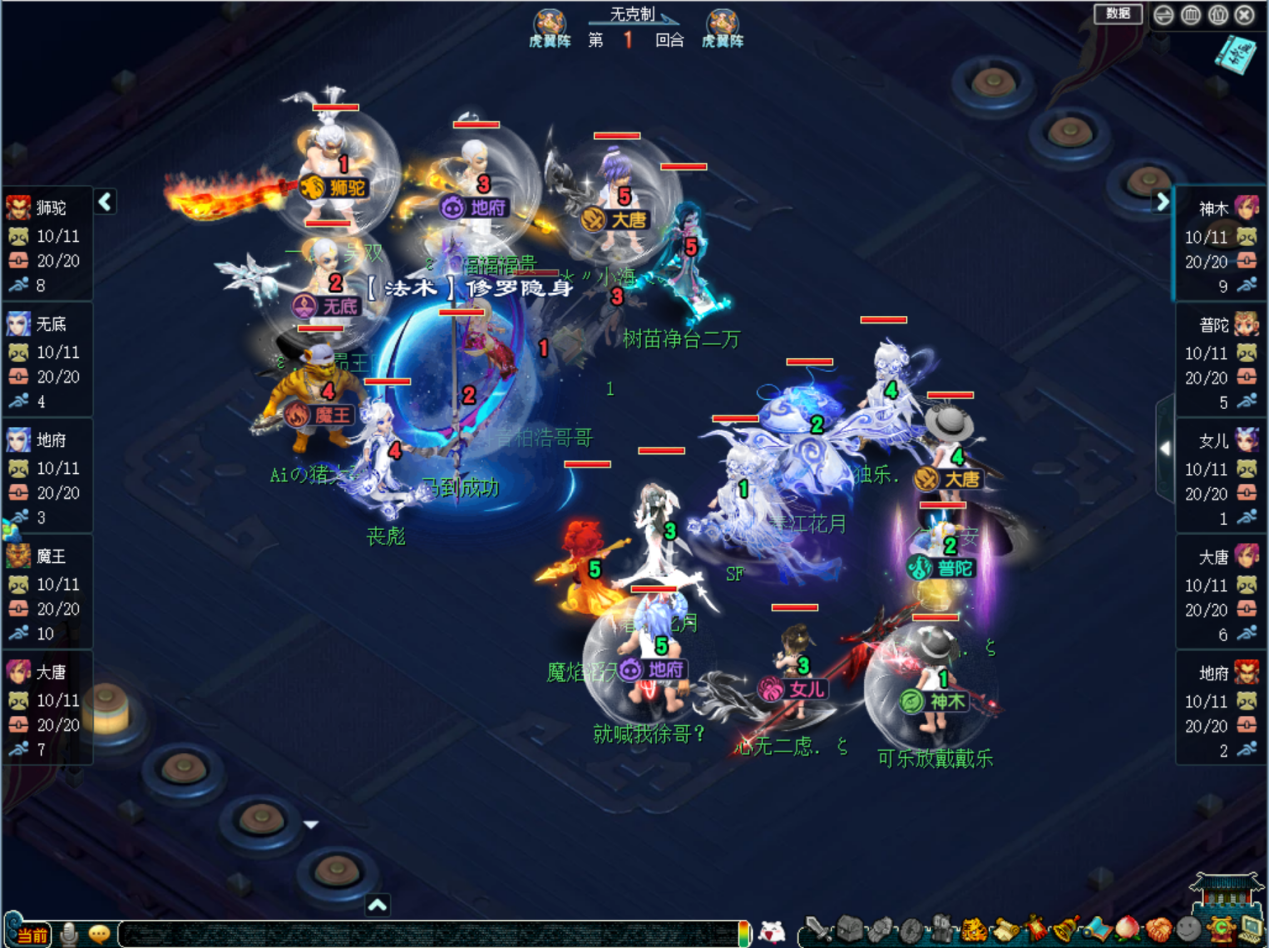The width and height of the screenshot is (1269, 948).
Task: Toggle the 血 health display button
Action: tap(1191, 14)
